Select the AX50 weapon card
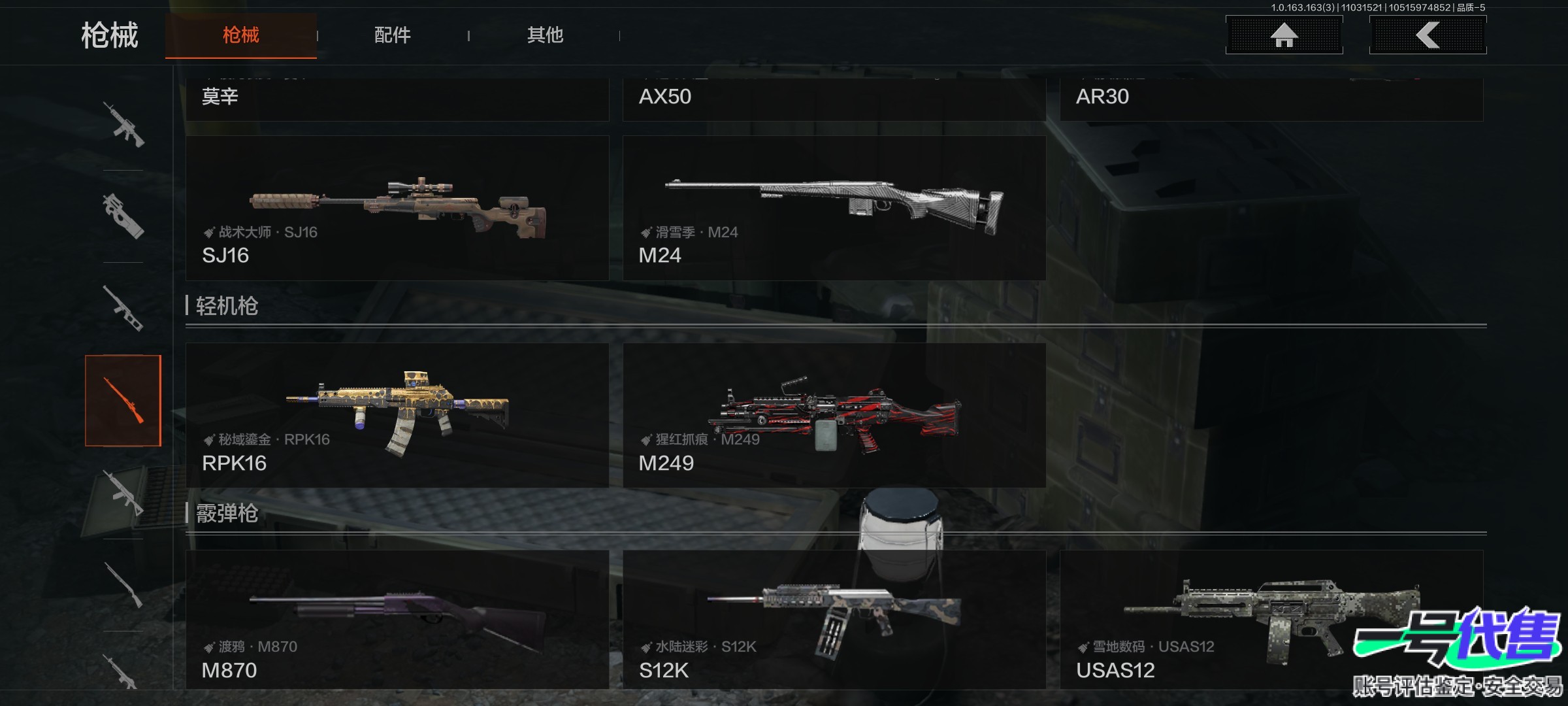Screen dimensions: 1568x706 (834, 98)
